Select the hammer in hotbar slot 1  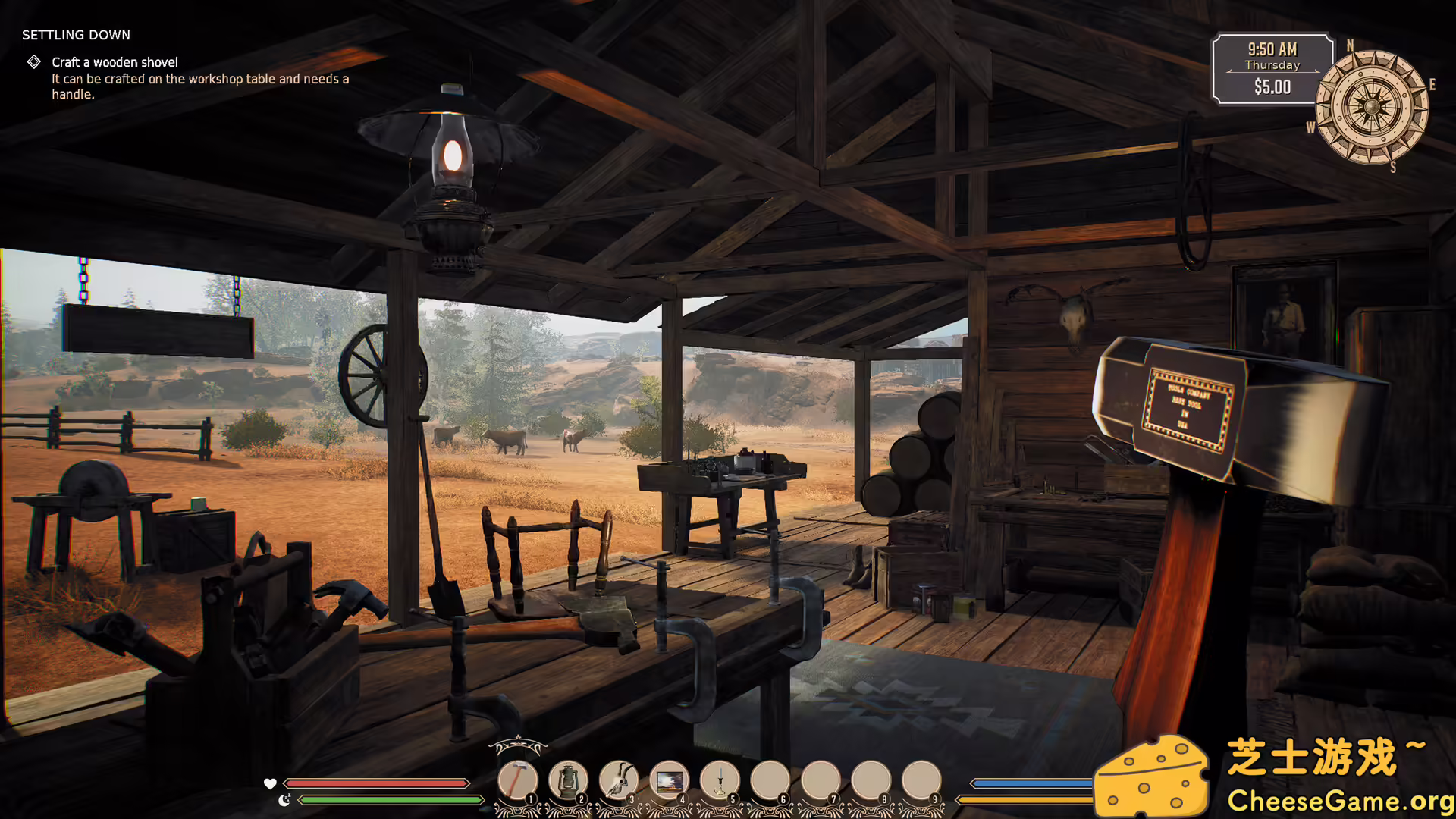516,780
